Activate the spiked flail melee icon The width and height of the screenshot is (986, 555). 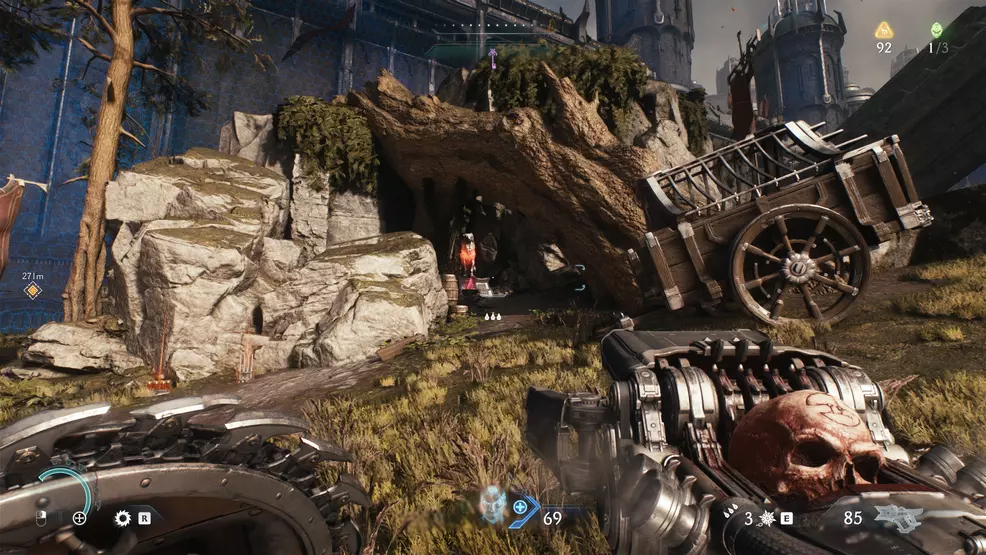pos(768,518)
